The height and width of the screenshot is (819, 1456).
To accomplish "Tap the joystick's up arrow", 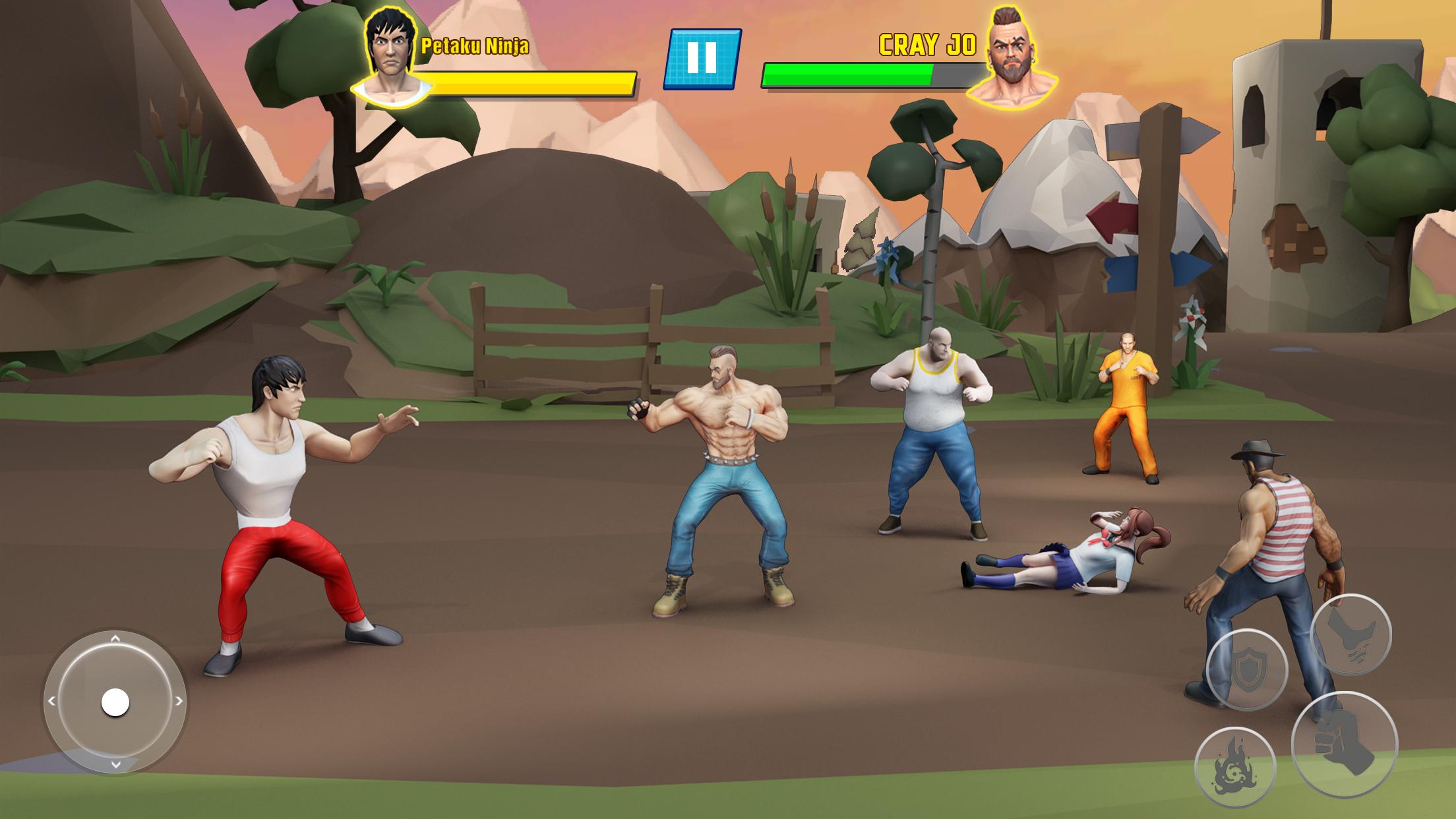I will [115, 639].
